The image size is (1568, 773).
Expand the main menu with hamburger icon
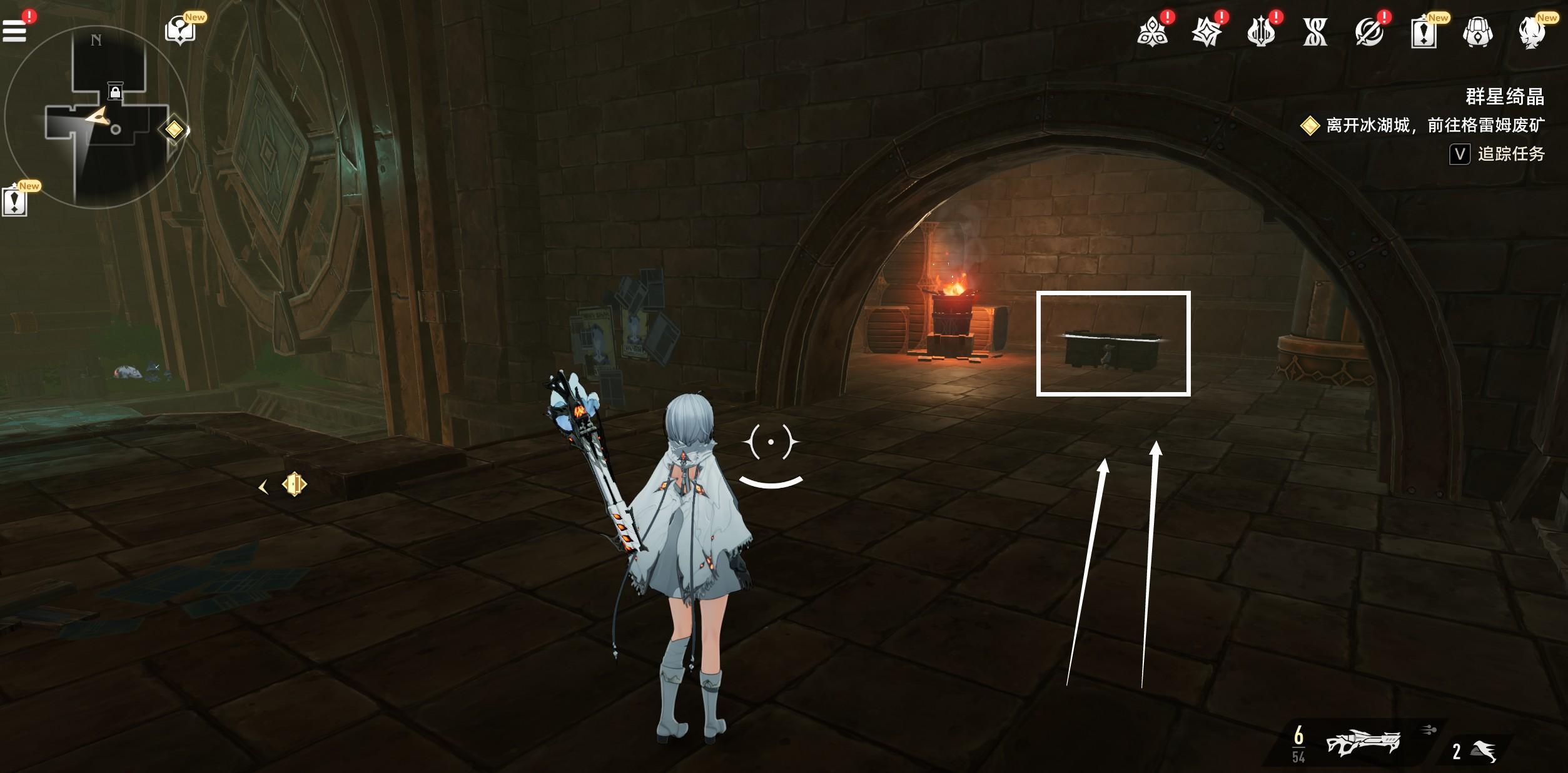pos(14,30)
